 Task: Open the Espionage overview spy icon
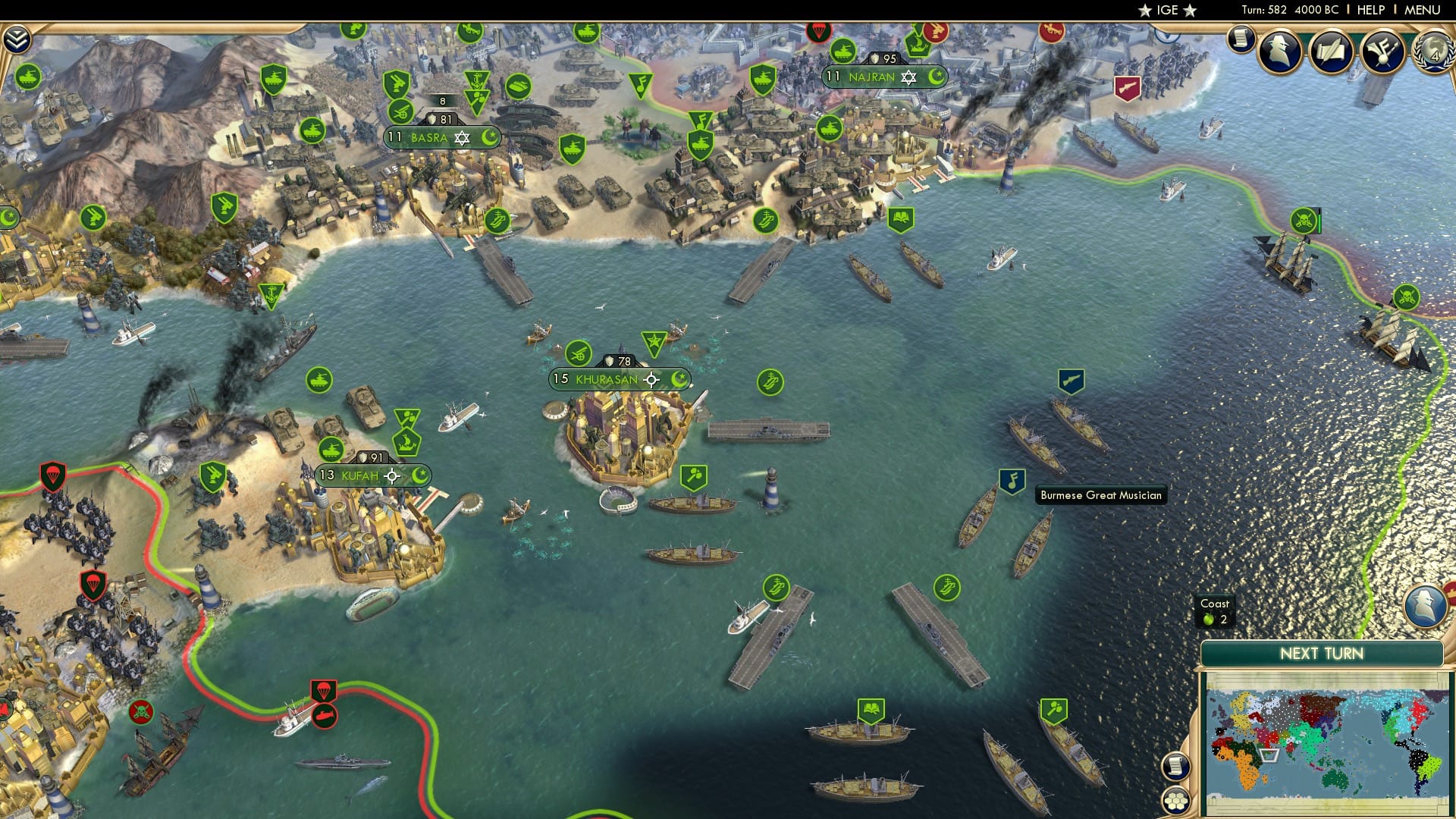click(1279, 51)
